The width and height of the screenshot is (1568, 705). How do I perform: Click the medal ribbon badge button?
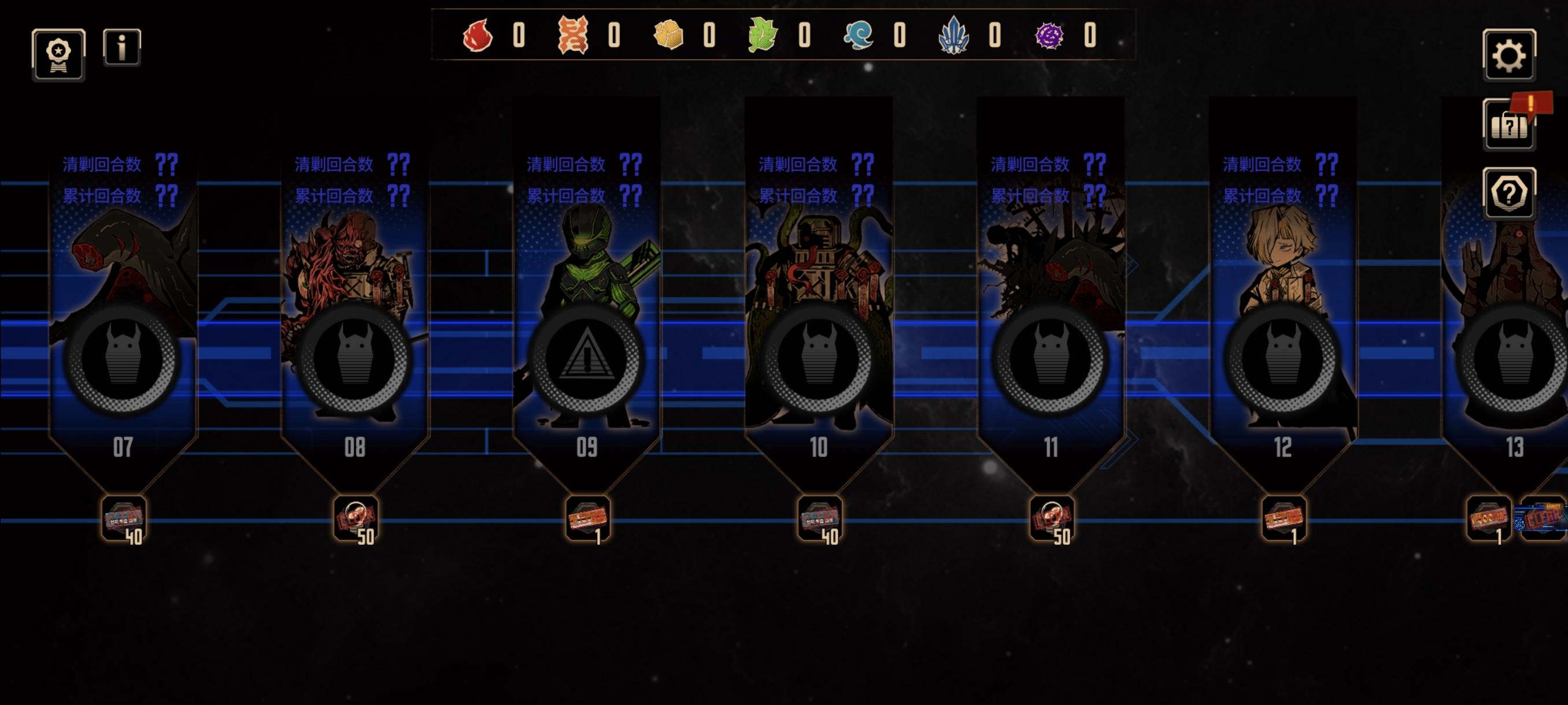(58, 54)
